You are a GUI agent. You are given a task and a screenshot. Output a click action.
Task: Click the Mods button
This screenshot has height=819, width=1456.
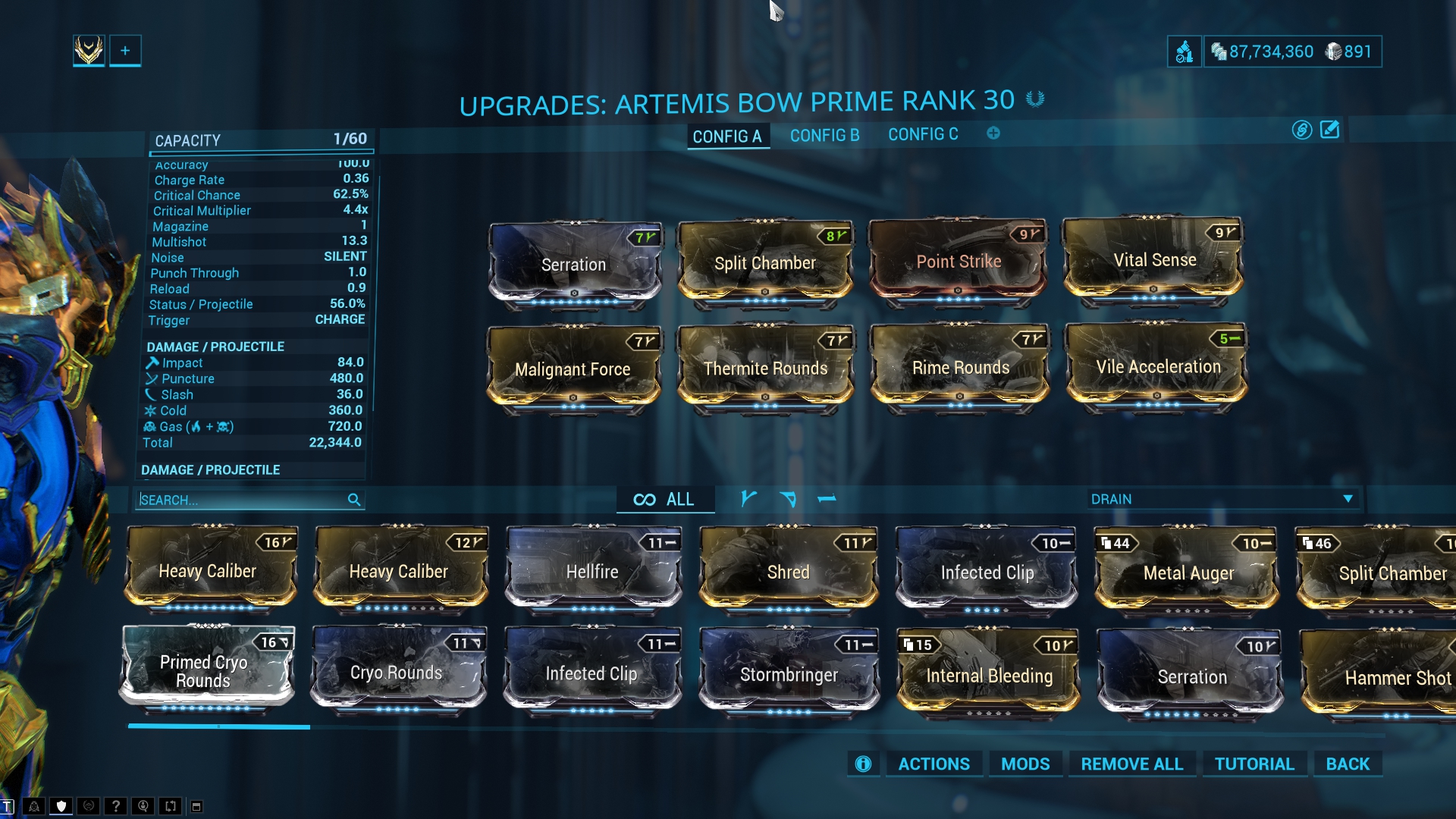click(x=1025, y=764)
